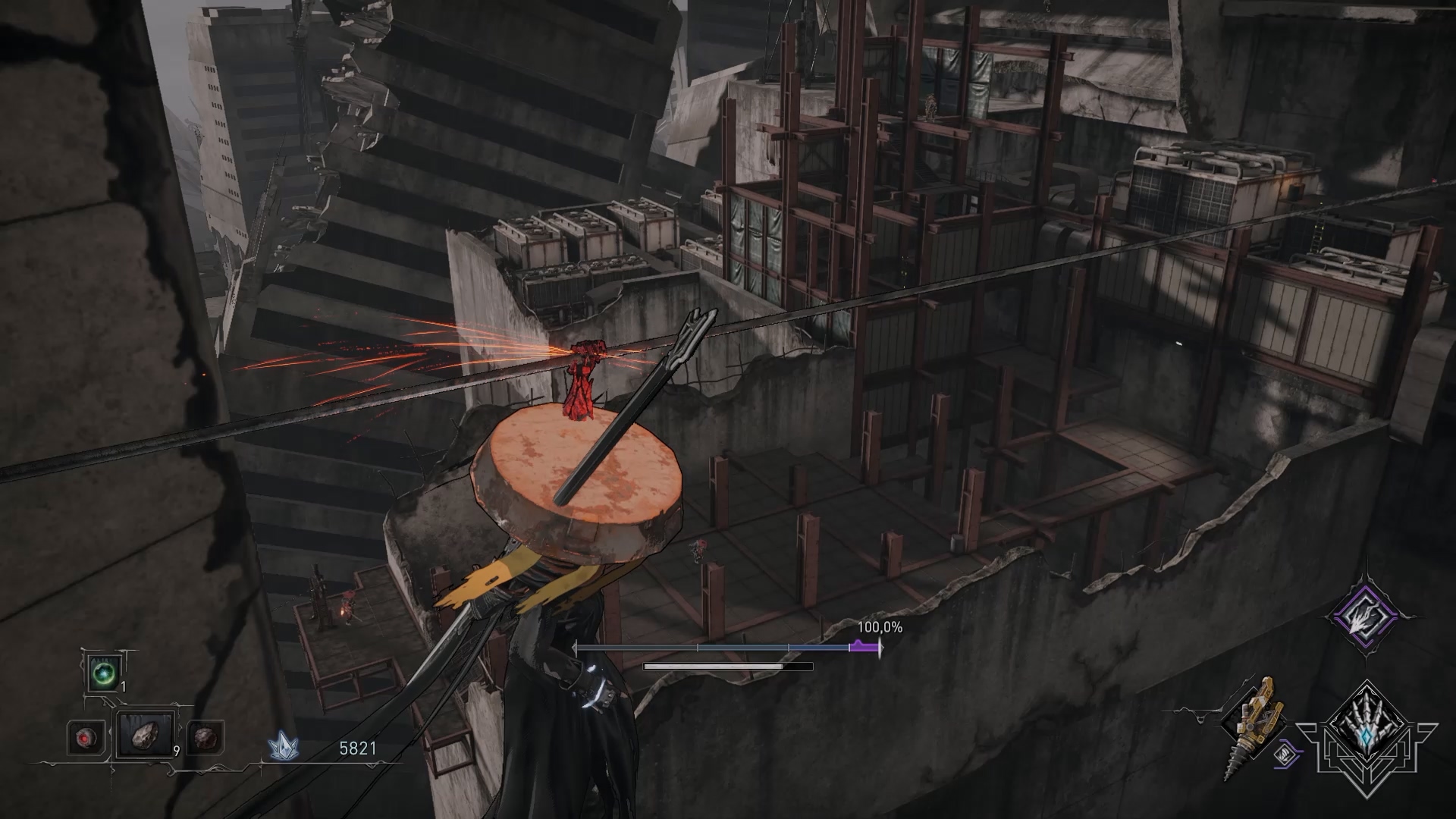
Task: Select the dark round rock item slot
Action: click(x=205, y=736)
